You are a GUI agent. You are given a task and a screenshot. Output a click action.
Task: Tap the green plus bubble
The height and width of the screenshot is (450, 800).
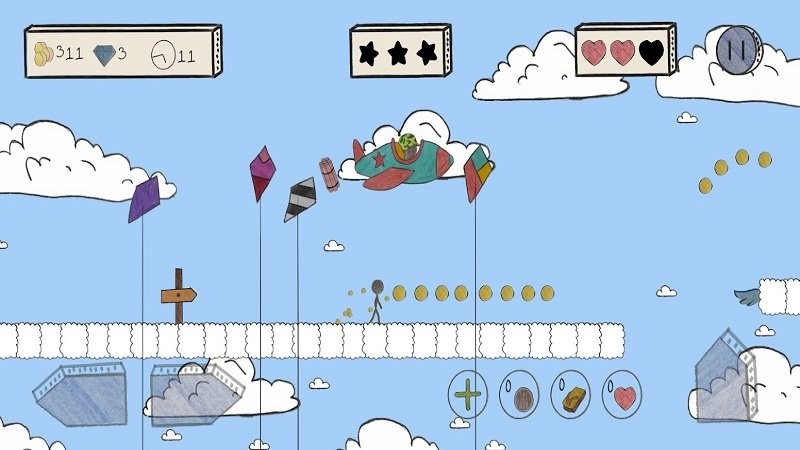click(467, 395)
